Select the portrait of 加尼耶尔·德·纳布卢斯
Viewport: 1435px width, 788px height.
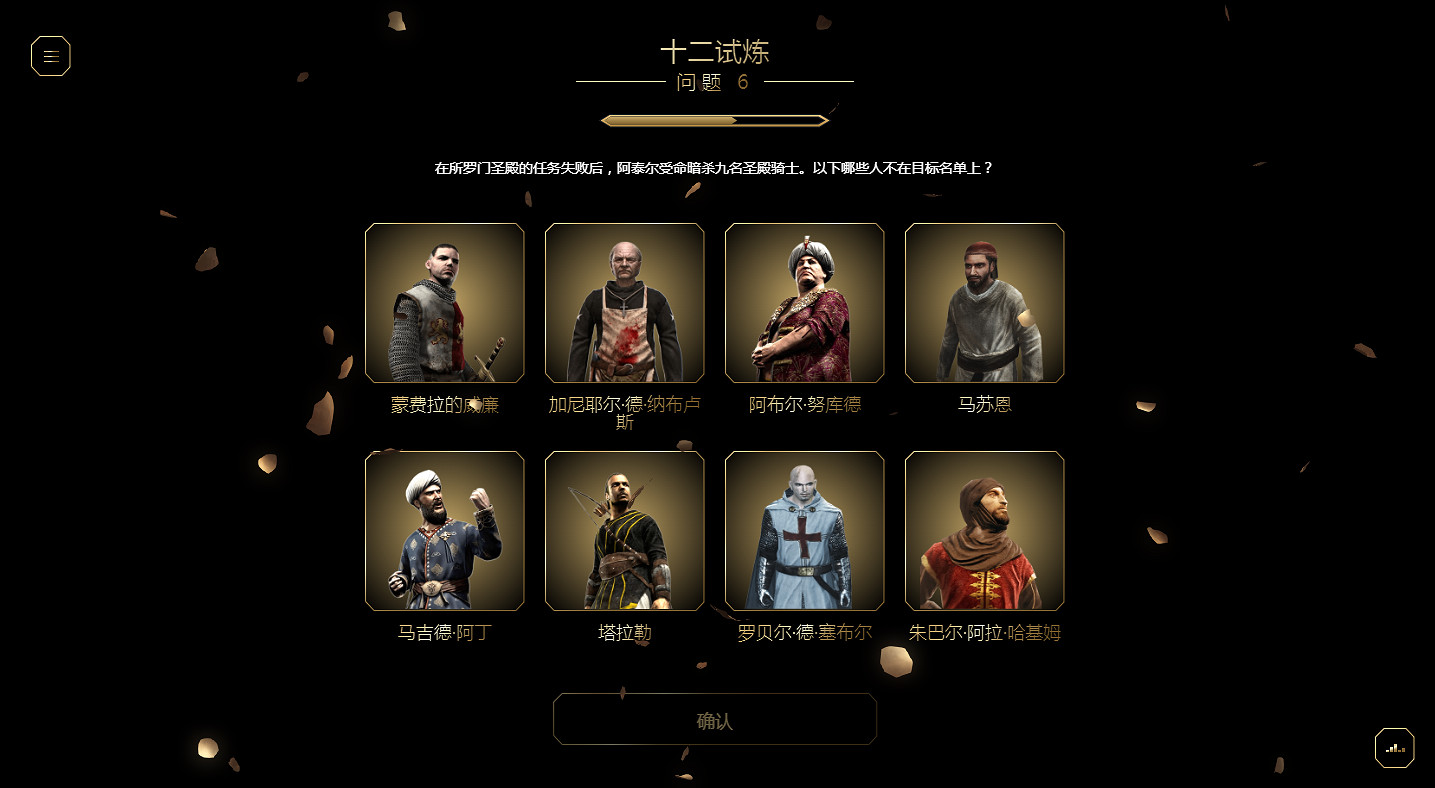pos(624,302)
